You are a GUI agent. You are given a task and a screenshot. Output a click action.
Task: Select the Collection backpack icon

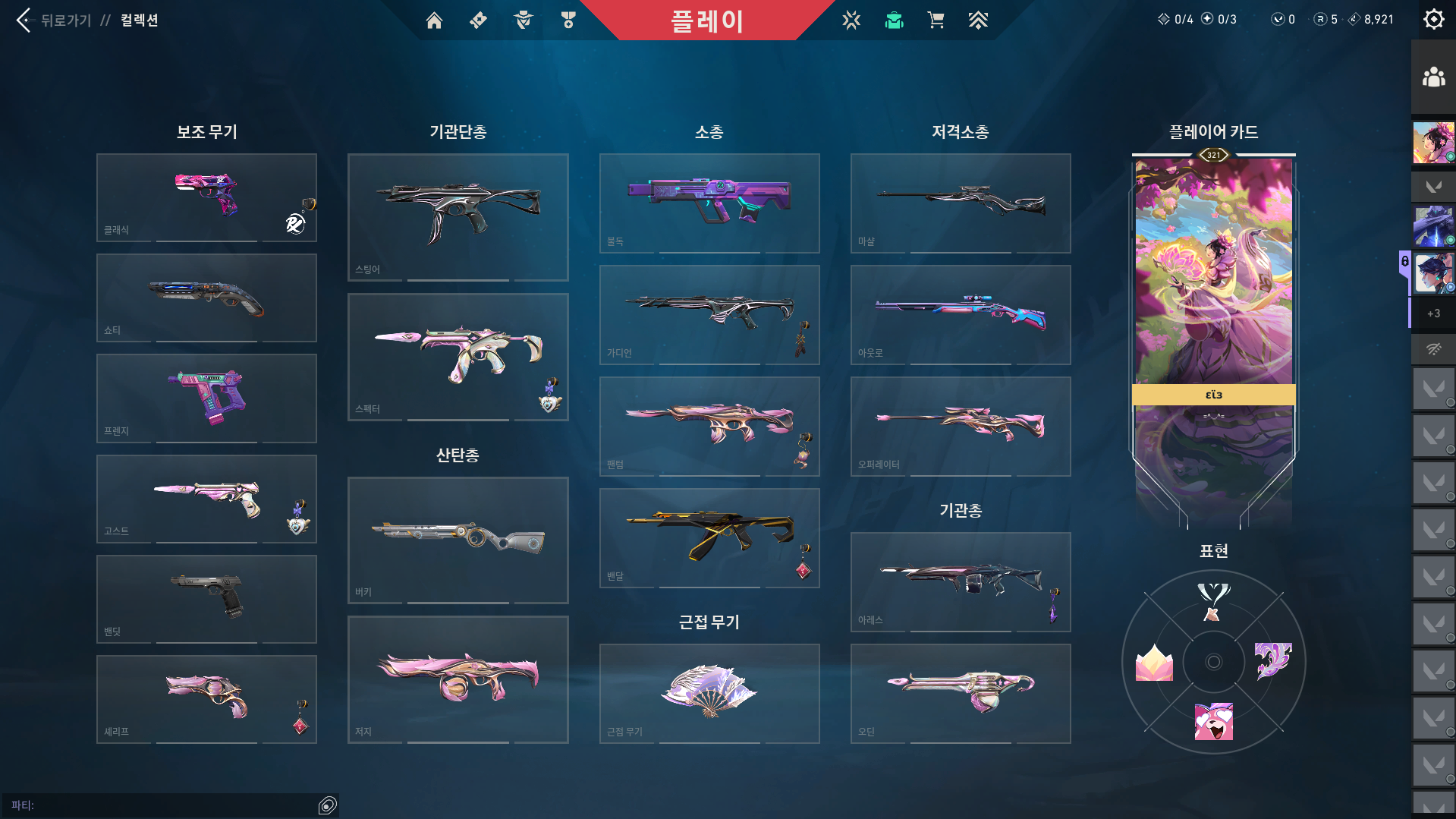[894, 20]
